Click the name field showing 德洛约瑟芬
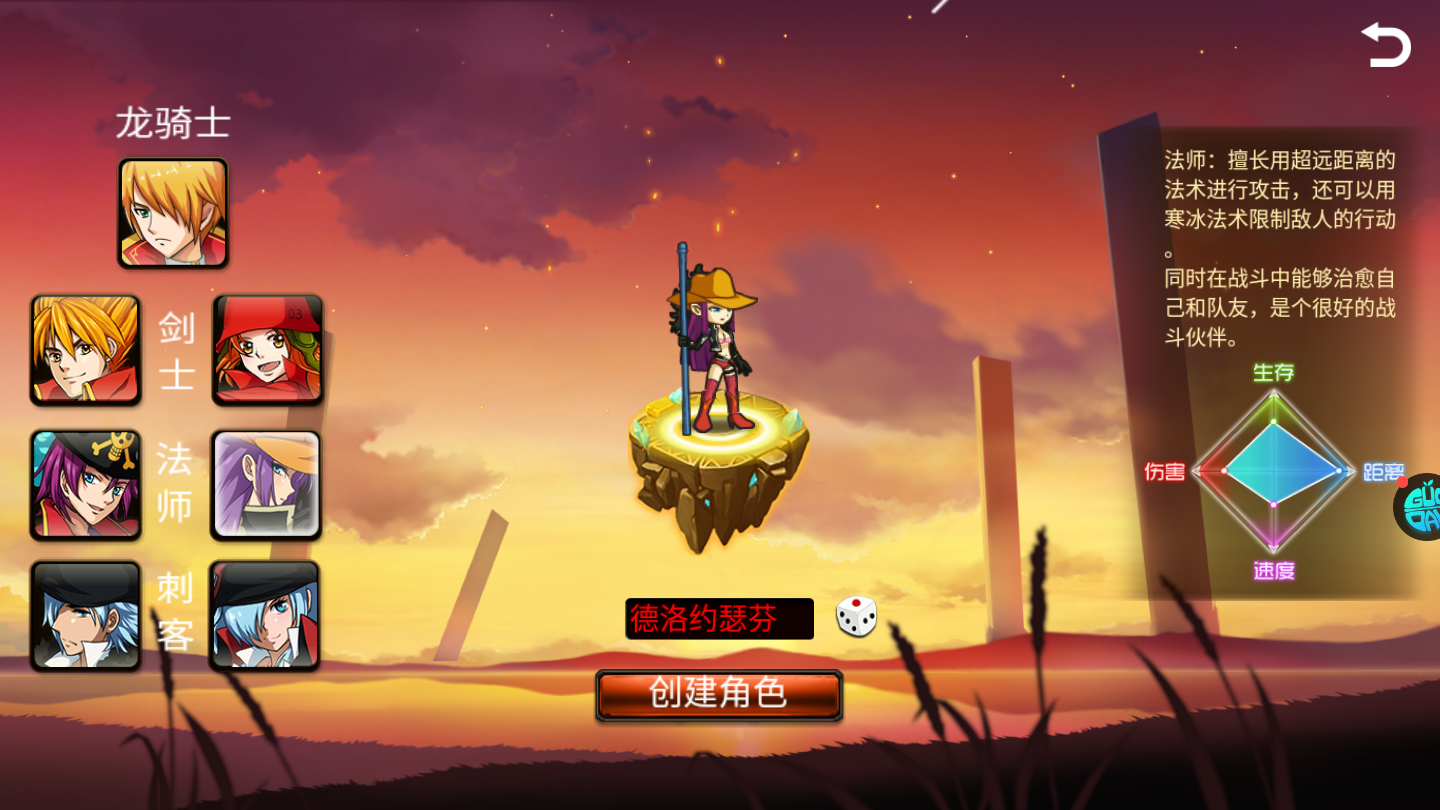The width and height of the screenshot is (1440, 810). (718, 617)
